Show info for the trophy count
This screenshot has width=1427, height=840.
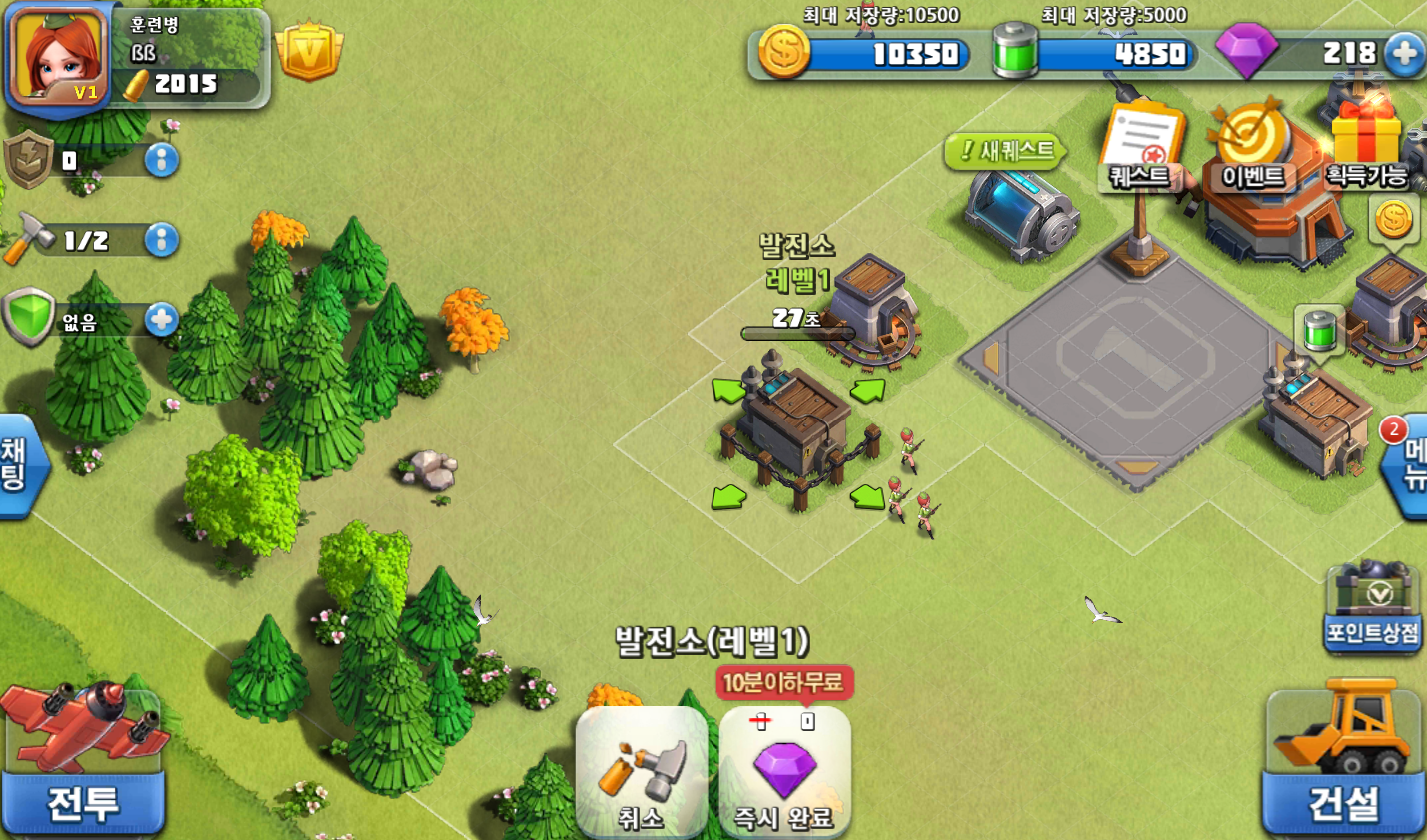[162, 160]
